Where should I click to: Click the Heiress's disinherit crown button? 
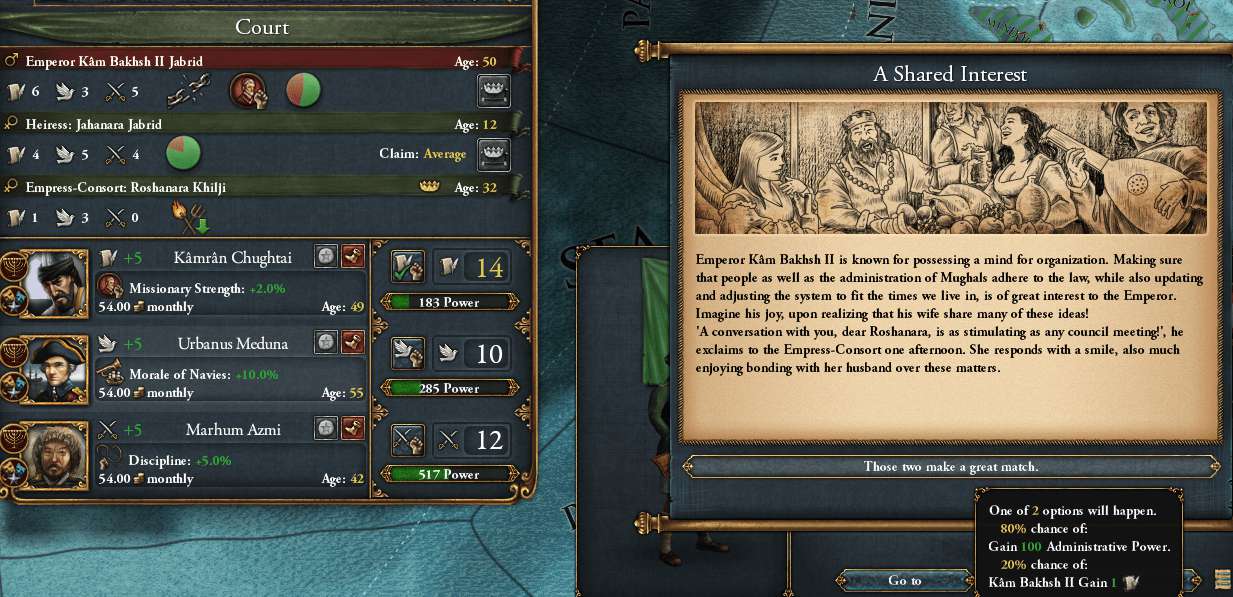pos(495,154)
